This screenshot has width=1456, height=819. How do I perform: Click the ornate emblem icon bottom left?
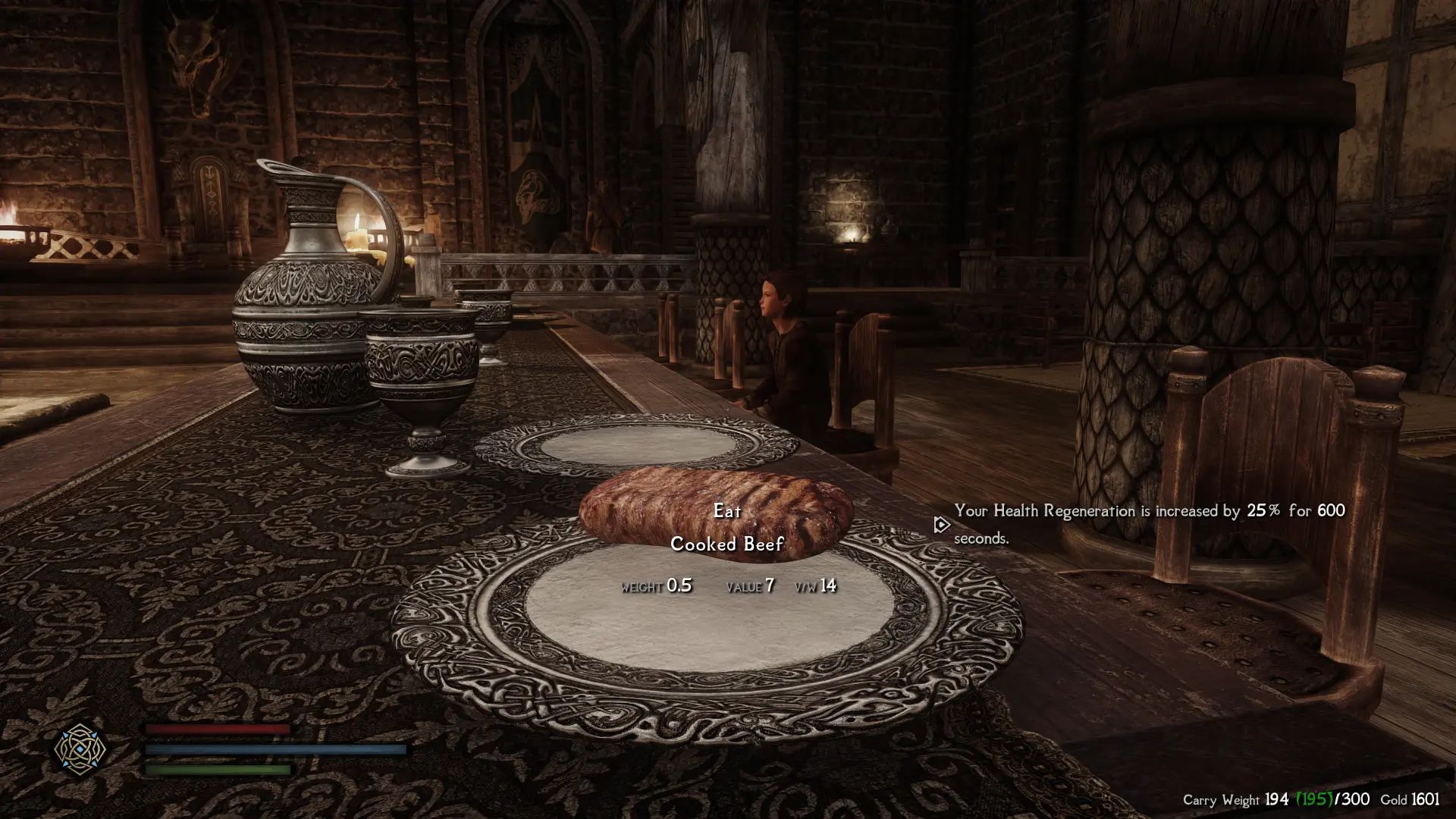pyautogui.click(x=78, y=750)
